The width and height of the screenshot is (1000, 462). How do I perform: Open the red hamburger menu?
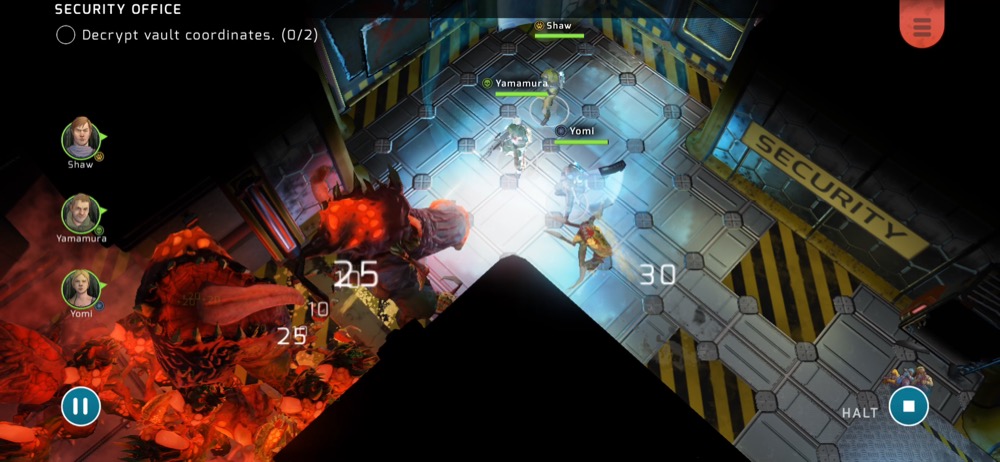921,27
